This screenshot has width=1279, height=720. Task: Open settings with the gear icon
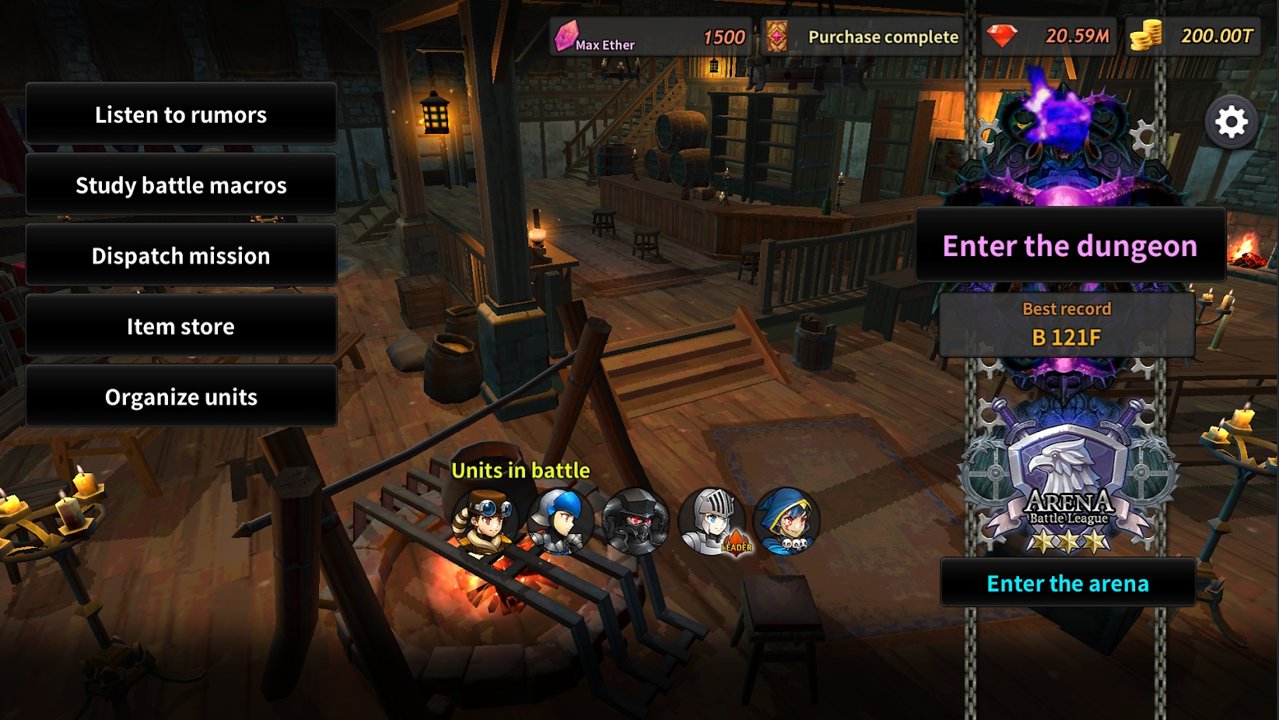click(x=1231, y=122)
